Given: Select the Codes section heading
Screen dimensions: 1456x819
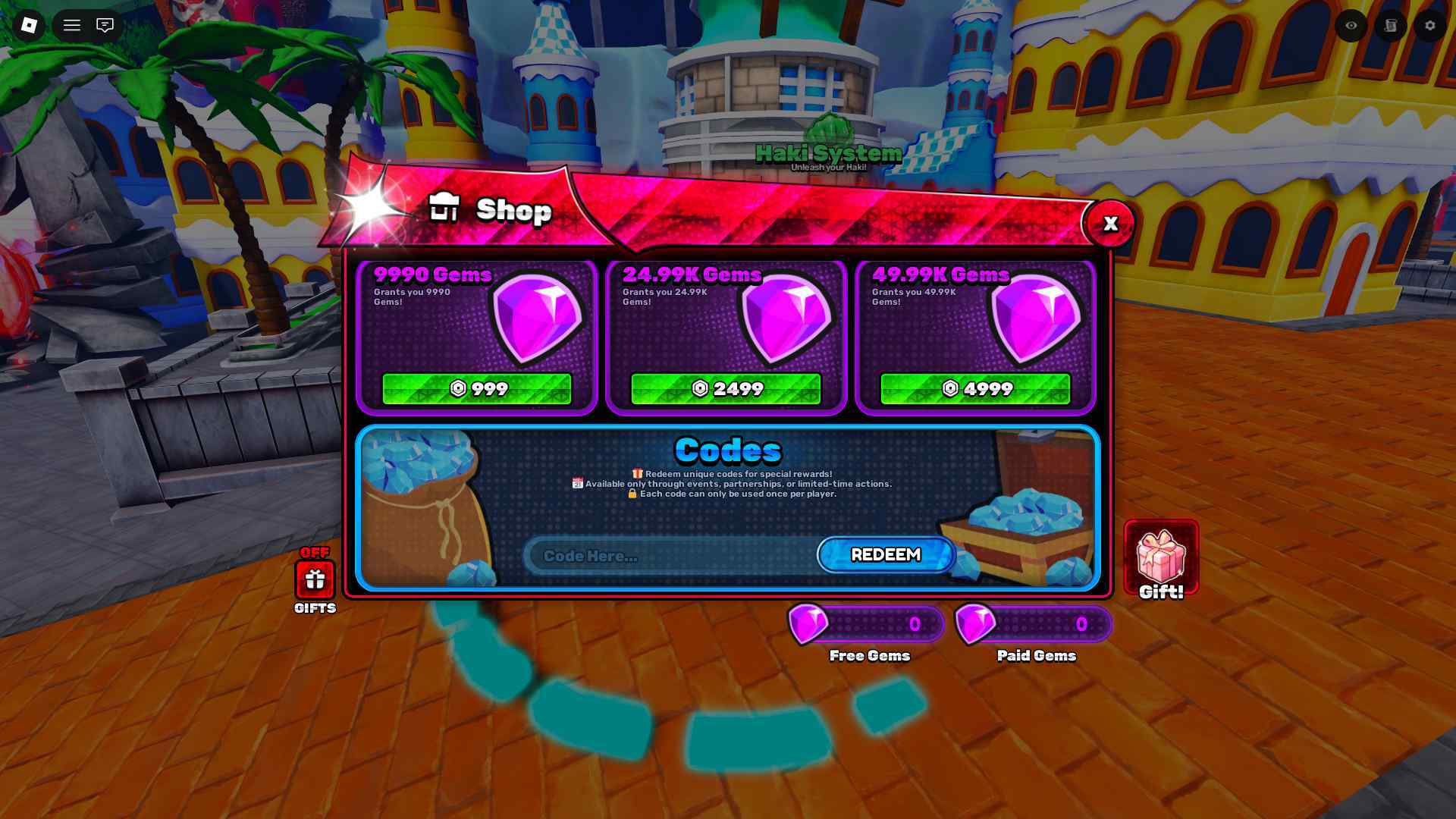Looking at the screenshot, I should [x=728, y=450].
